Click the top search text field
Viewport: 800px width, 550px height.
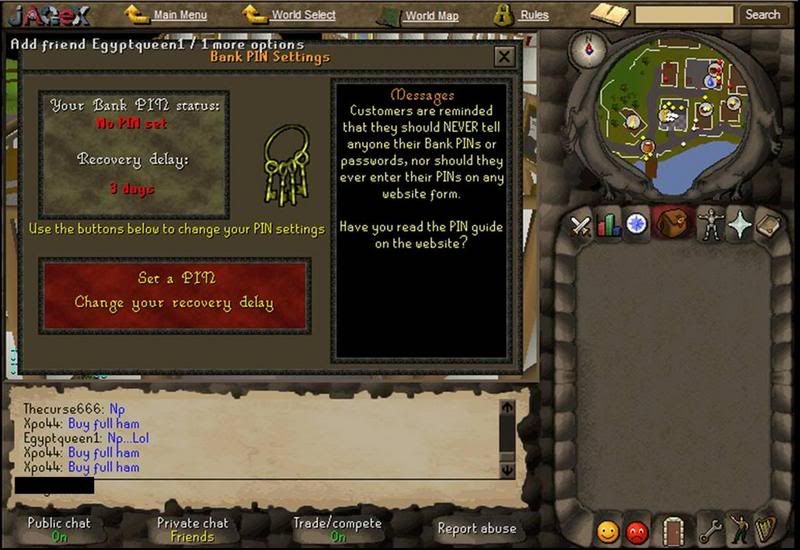(684, 15)
